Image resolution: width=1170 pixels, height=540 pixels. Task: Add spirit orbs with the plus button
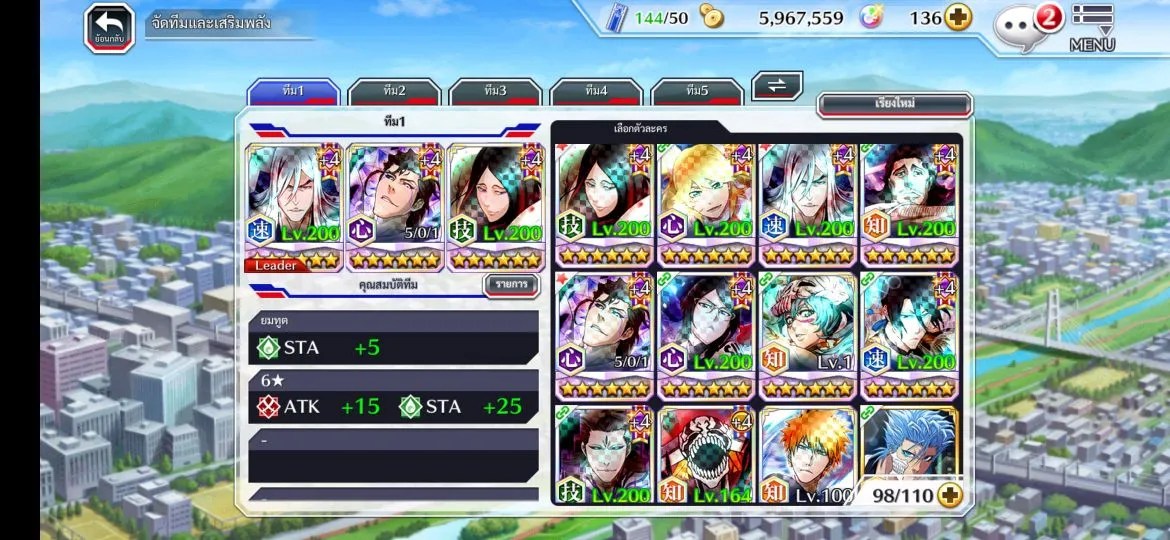[958, 18]
